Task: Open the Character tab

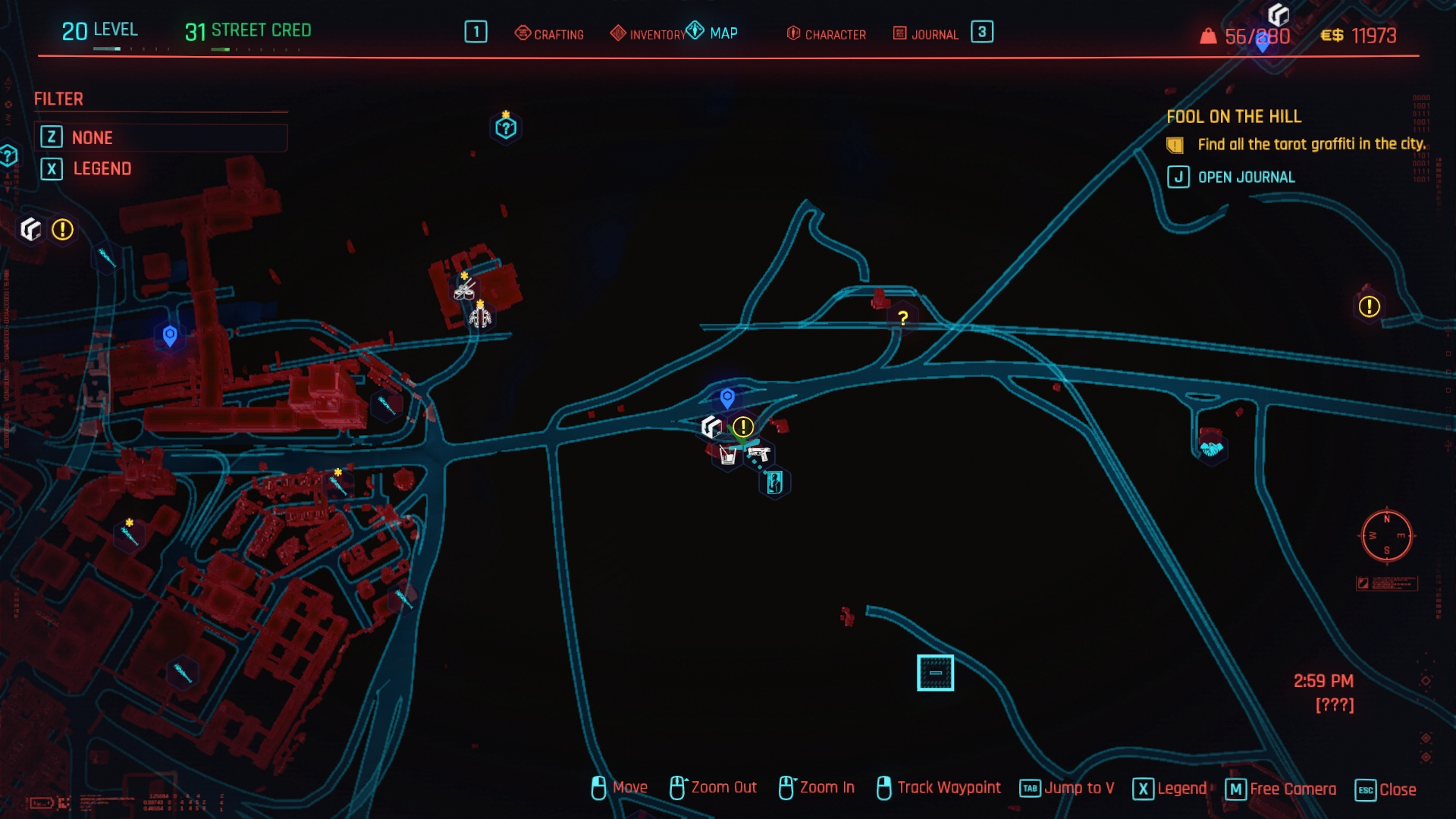Action: tap(827, 34)
